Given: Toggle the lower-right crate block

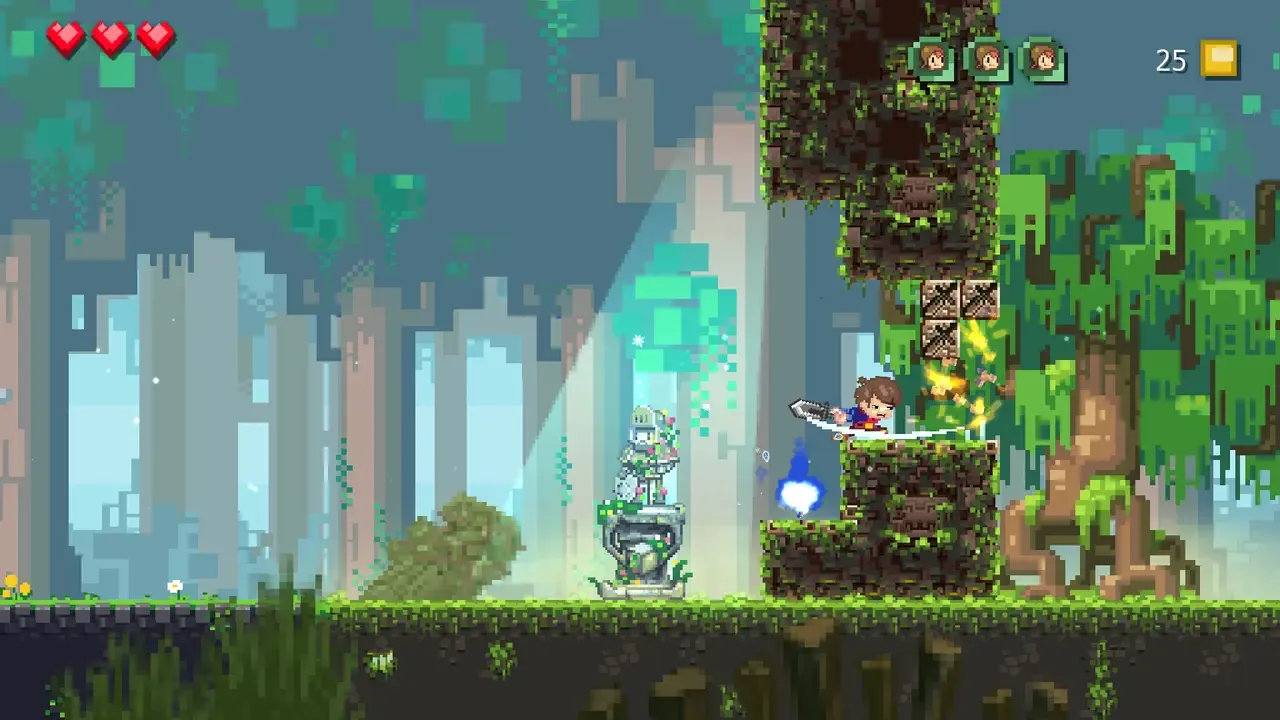Looking at the screenshot, I should [979, 300].
